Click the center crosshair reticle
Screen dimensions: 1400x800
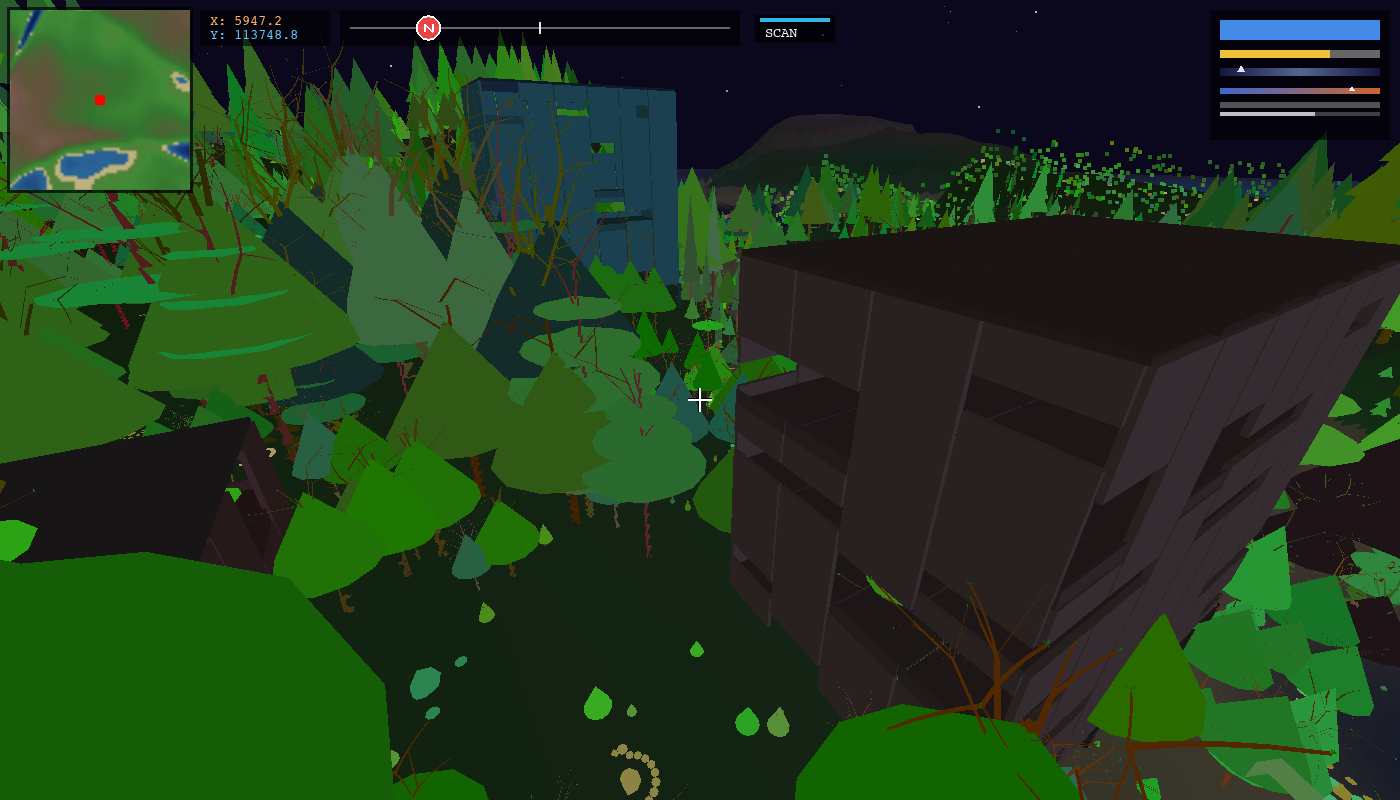click(x=700, y=399)
